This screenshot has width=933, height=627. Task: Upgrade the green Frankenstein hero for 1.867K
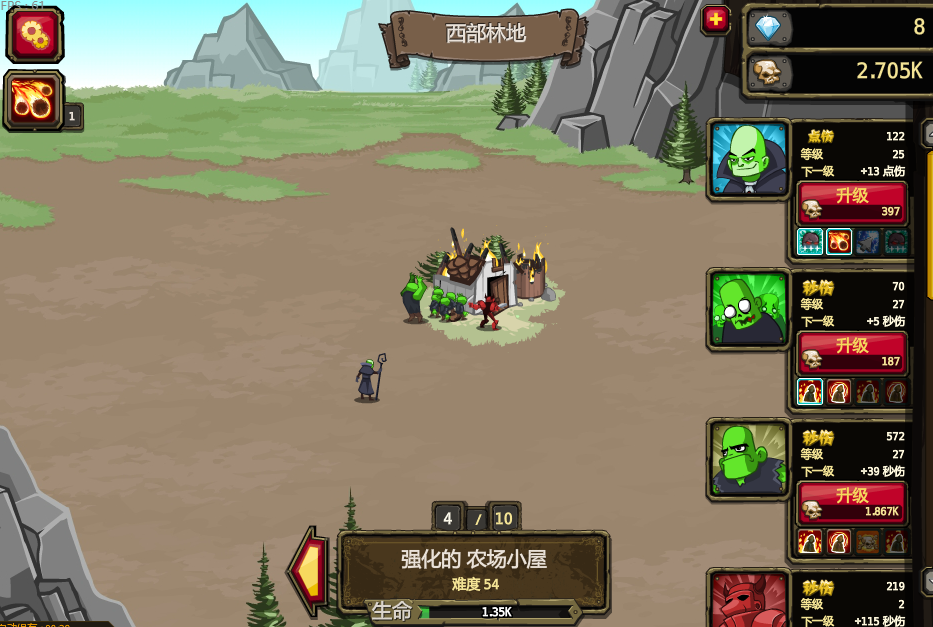[852, 503]
